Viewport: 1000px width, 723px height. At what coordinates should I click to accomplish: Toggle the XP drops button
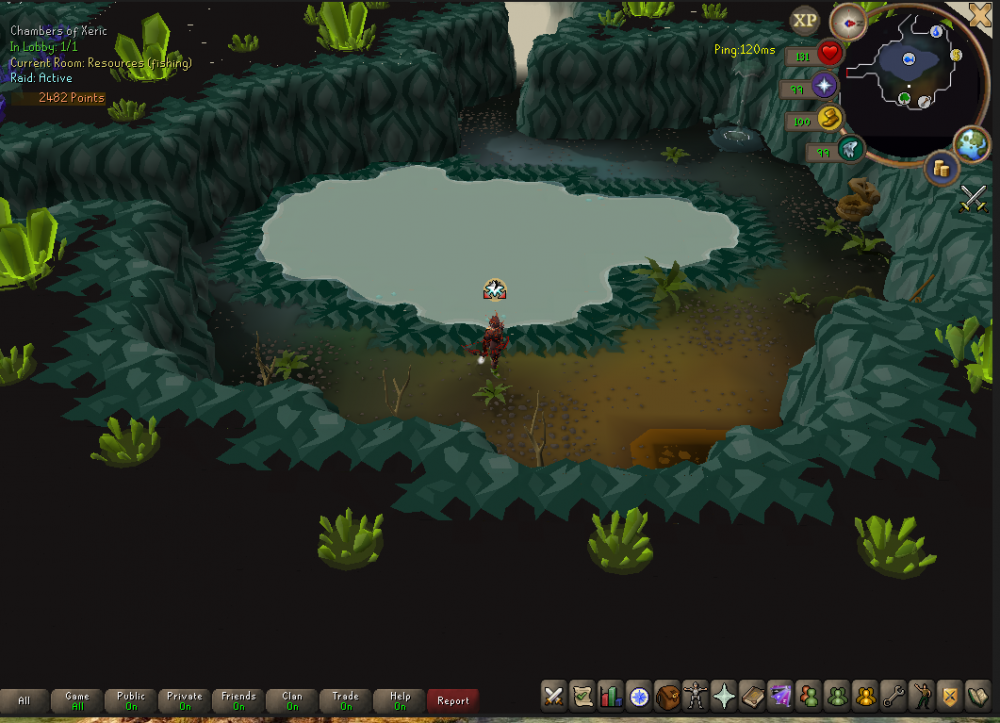(804, 20)
